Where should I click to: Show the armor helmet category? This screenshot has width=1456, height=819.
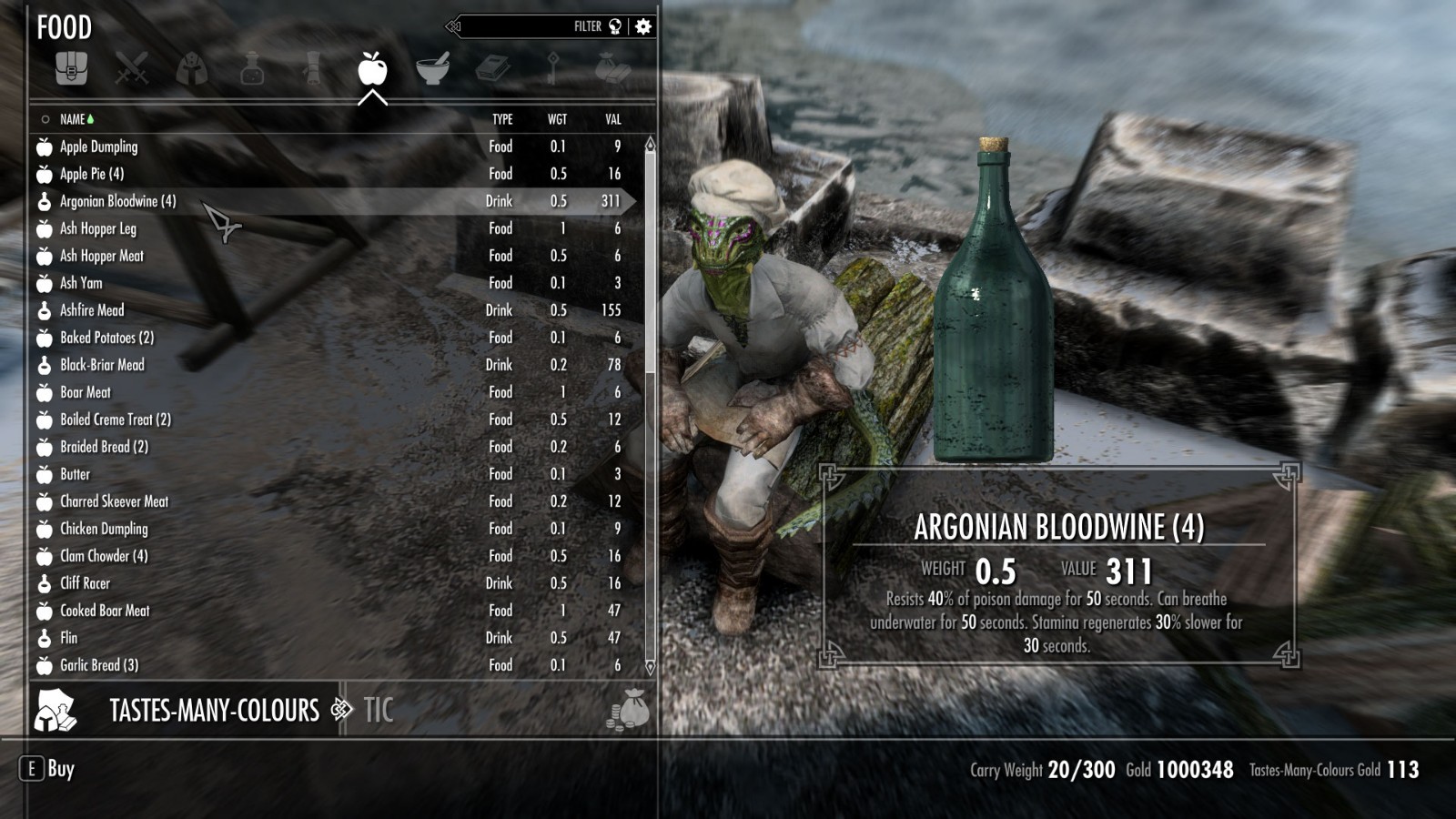click(191, 68)
